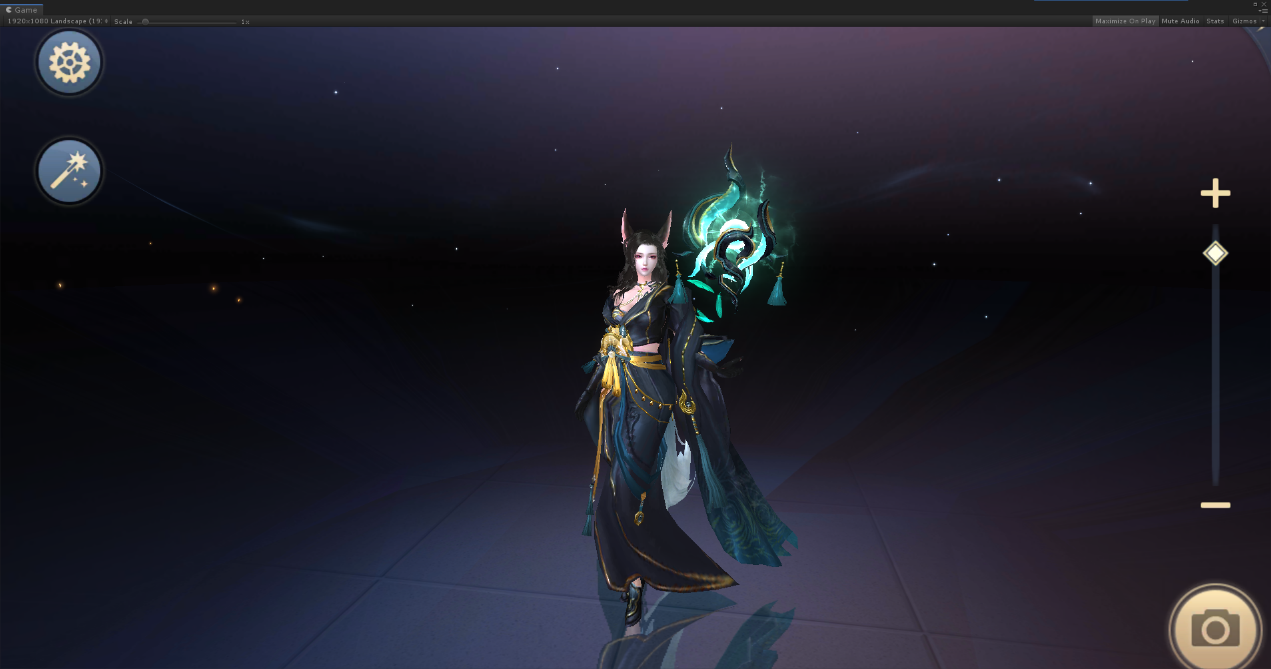The width and height of the screenshot is (1271, 669).
Task: Open the gear settings menu
Action: click(x=69, y=63)
